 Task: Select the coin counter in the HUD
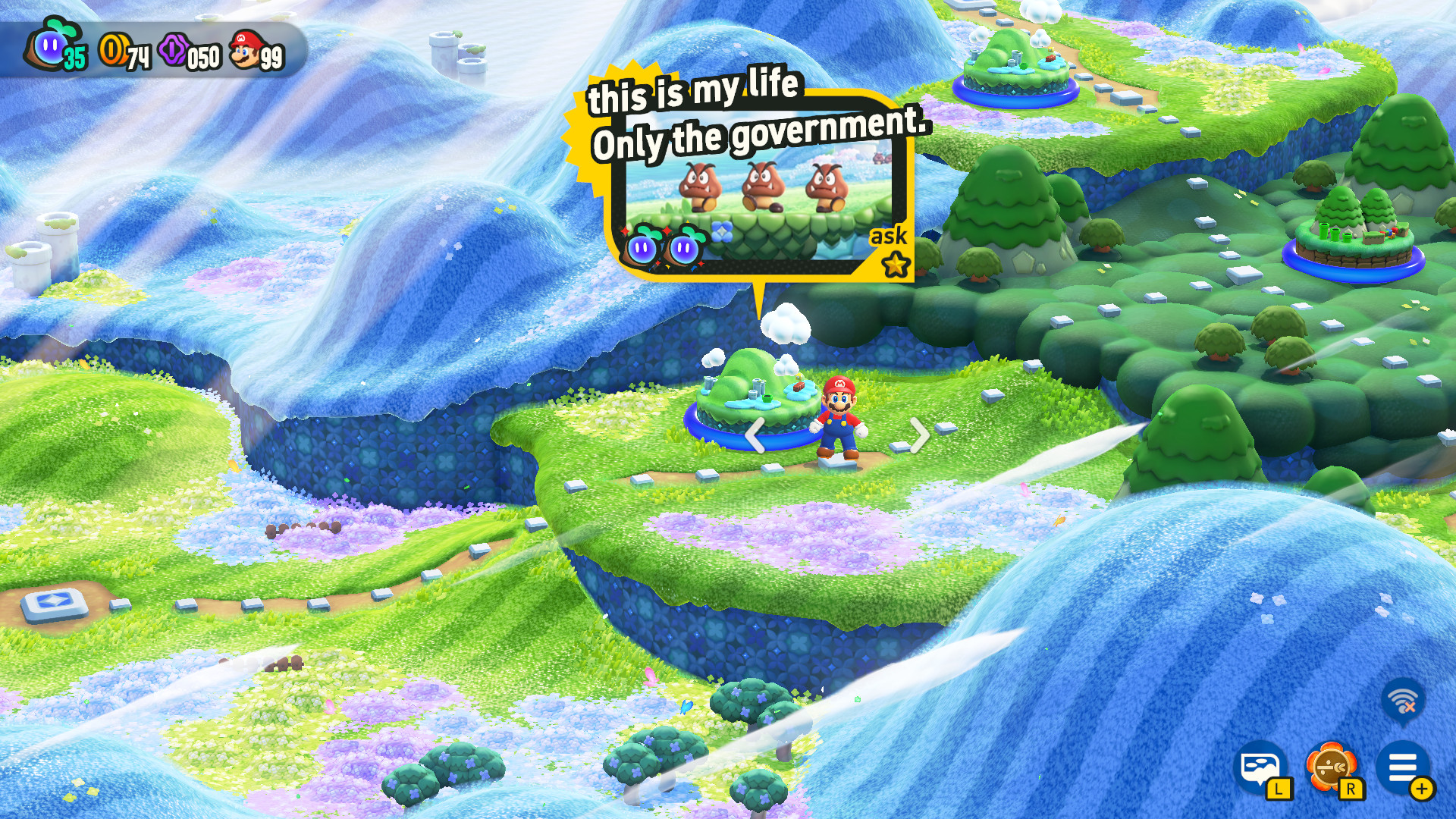112,49
